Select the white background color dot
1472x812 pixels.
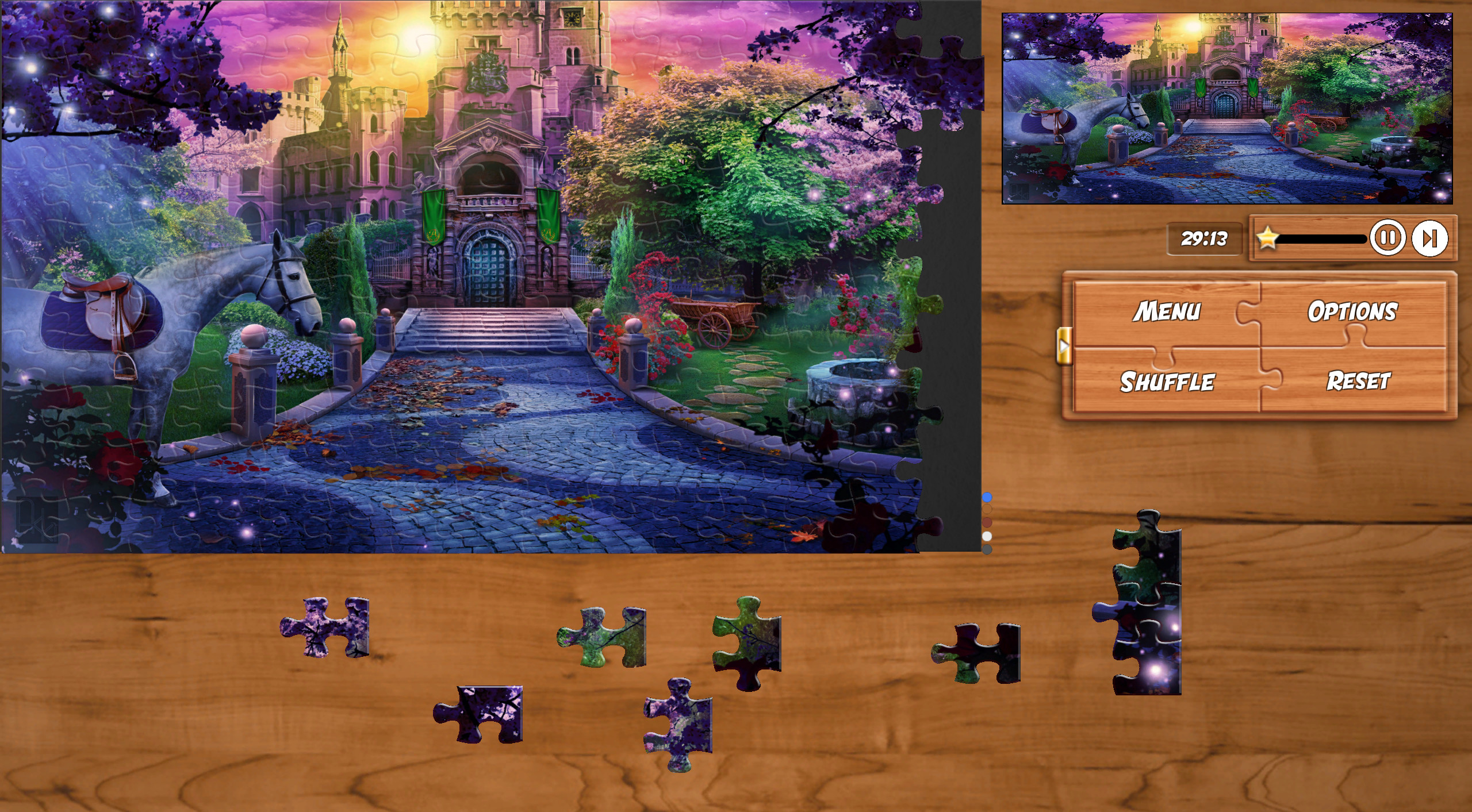tap(987, 536)
